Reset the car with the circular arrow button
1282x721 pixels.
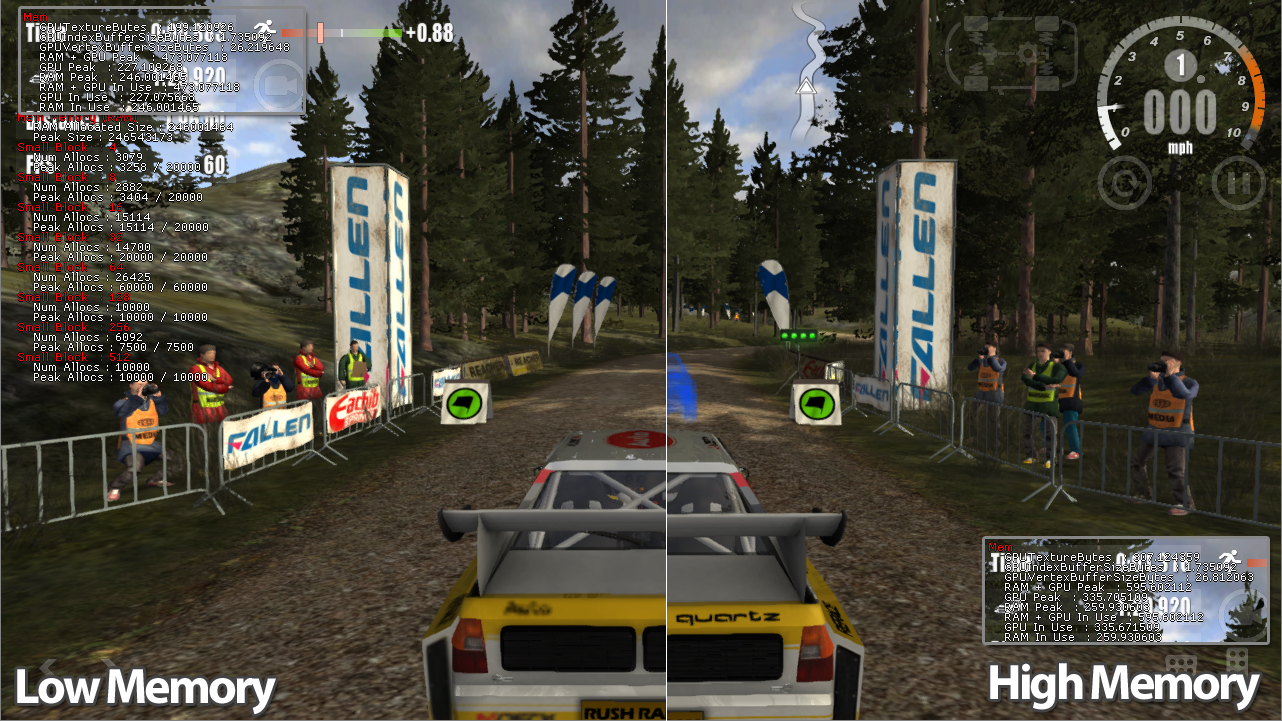pos(1124,183)
